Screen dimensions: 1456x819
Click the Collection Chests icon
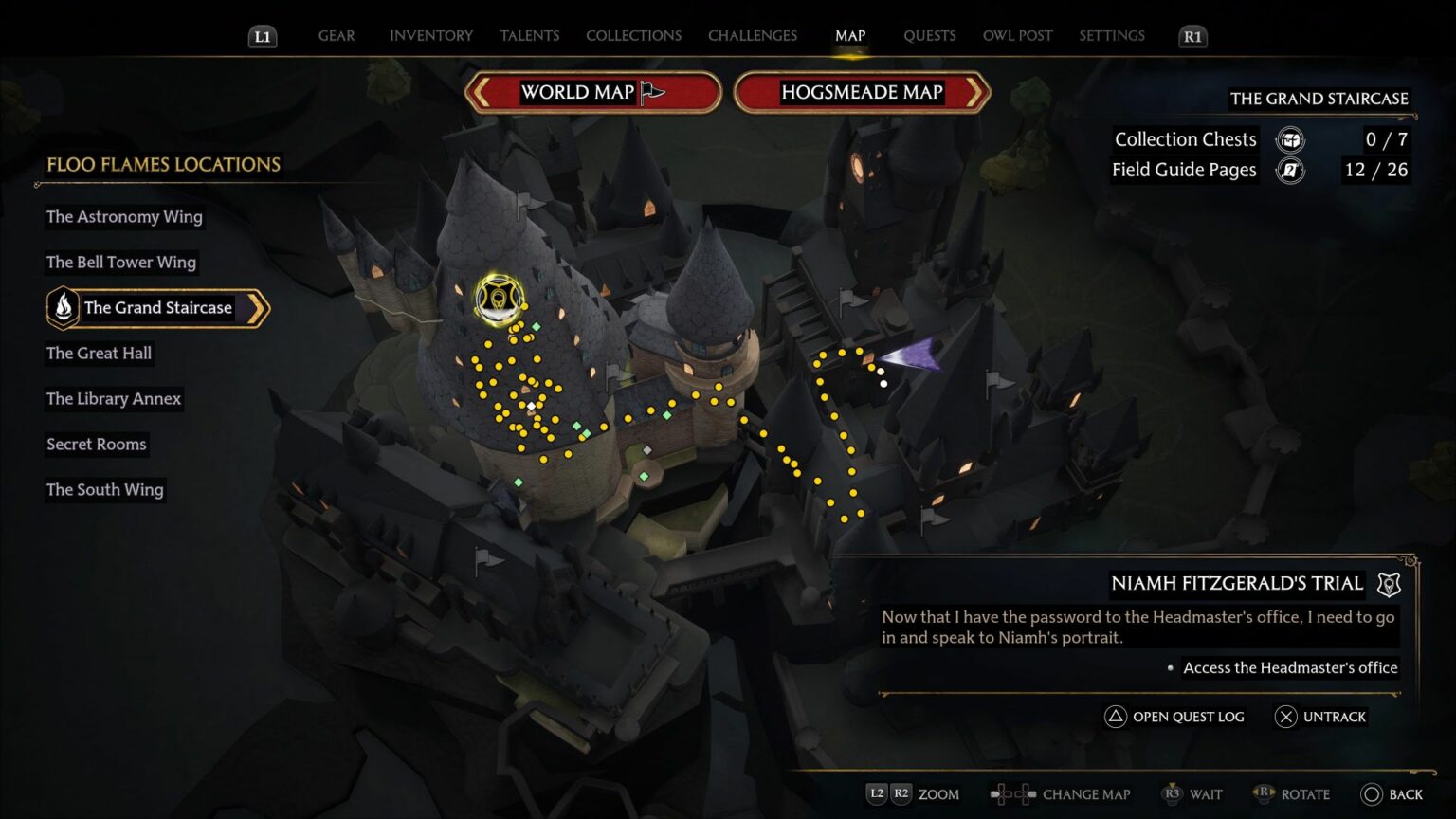pyautogui.click(x=1289, y=139)
